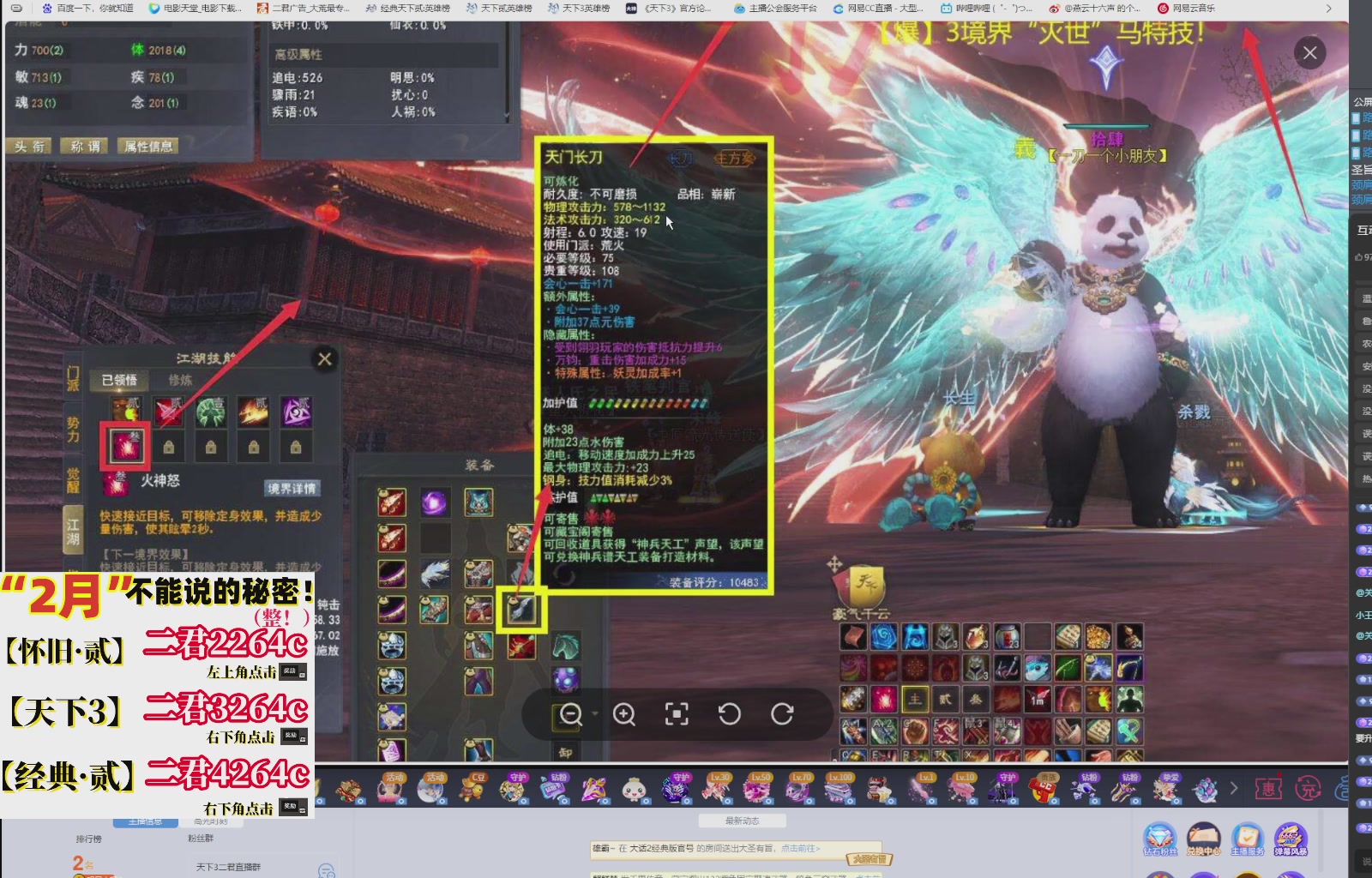Click a locked padlock skill slot in 江湖技能
Image resolution: width=1372 pixels, height=878 pixels.
click(168, 446)
